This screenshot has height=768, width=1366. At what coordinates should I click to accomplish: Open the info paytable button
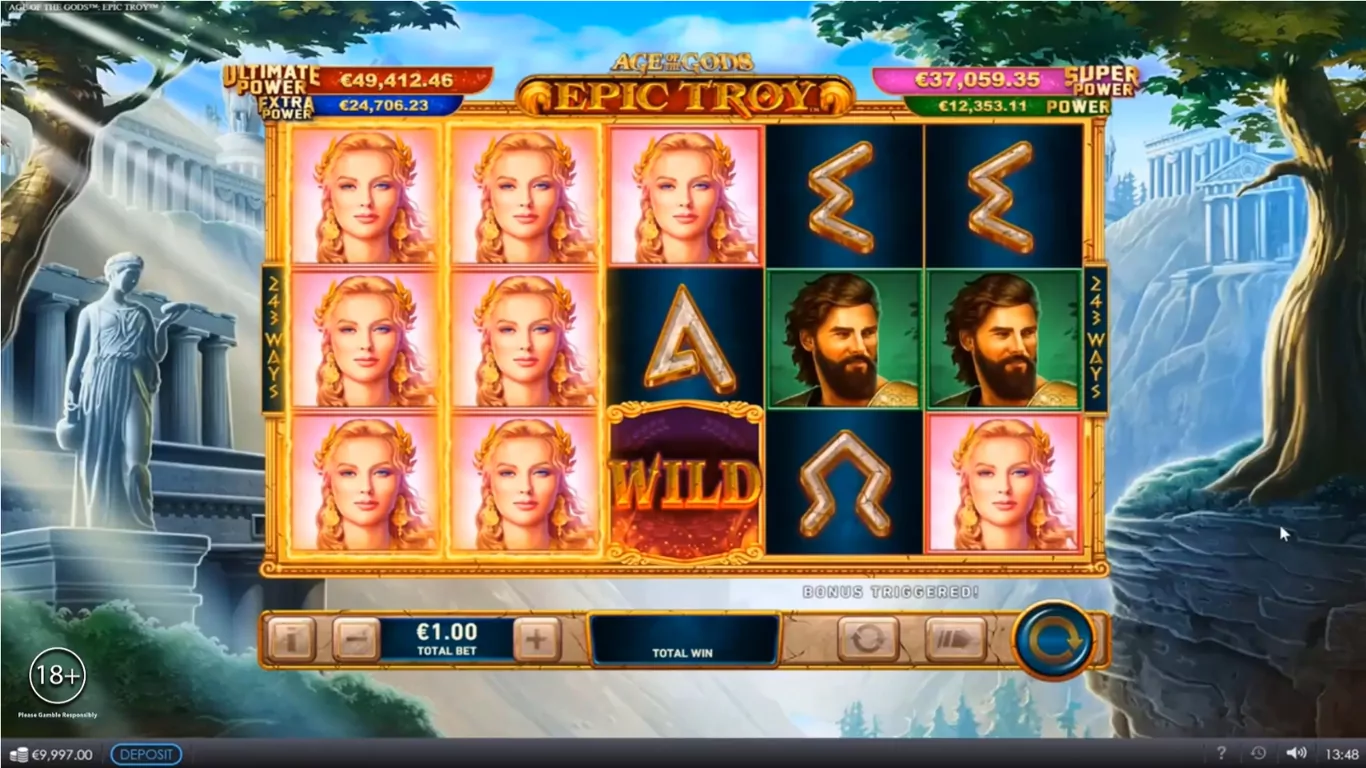tap(291, 639)
